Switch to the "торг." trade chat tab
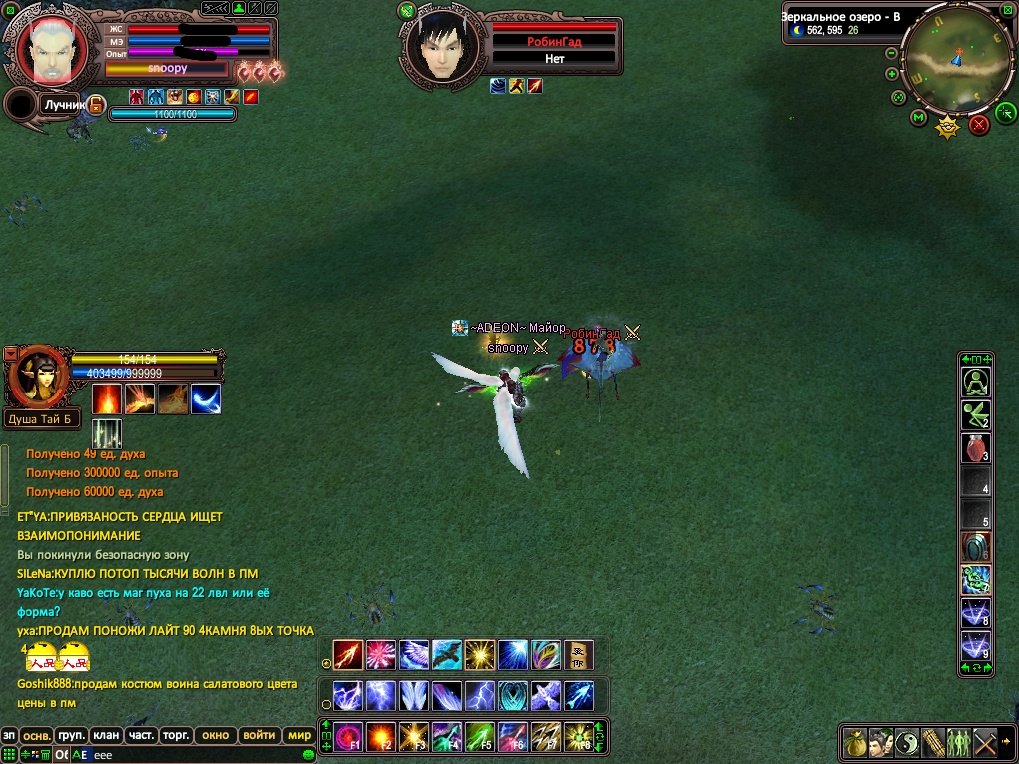 click(x=176, y=735)
